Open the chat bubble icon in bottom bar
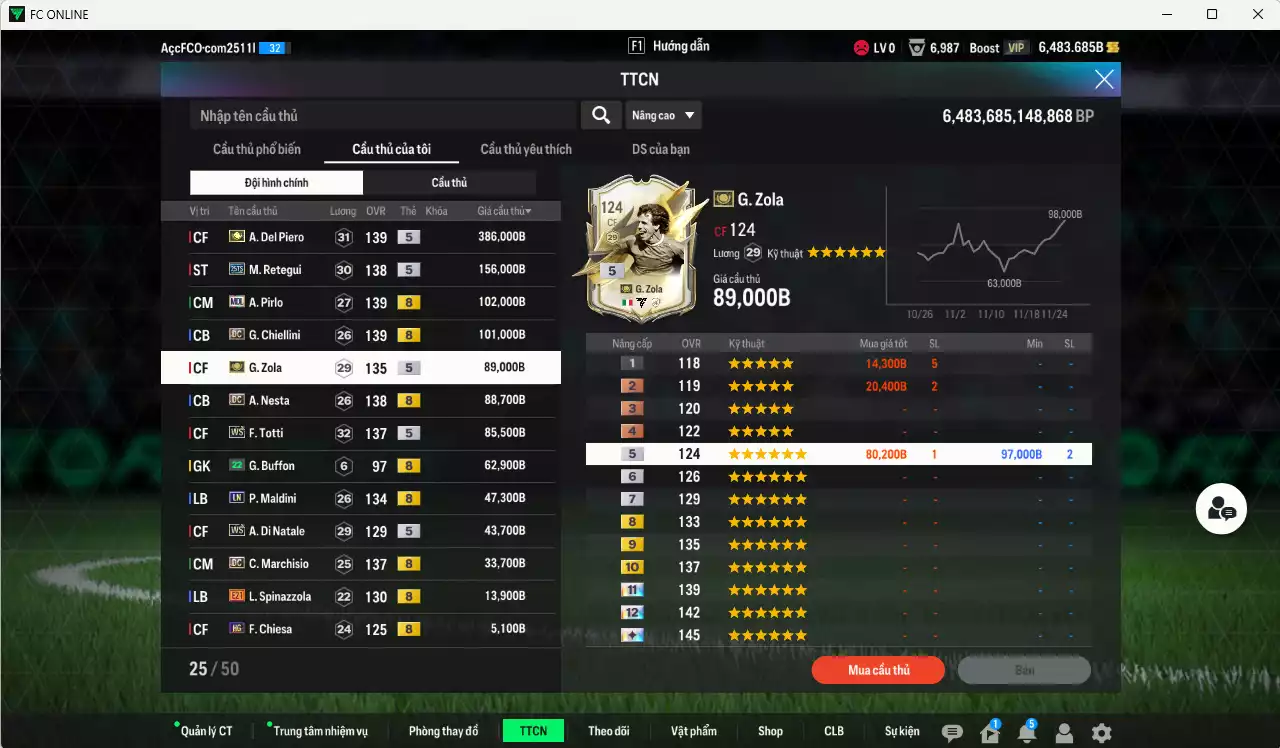 pos(952,732)
